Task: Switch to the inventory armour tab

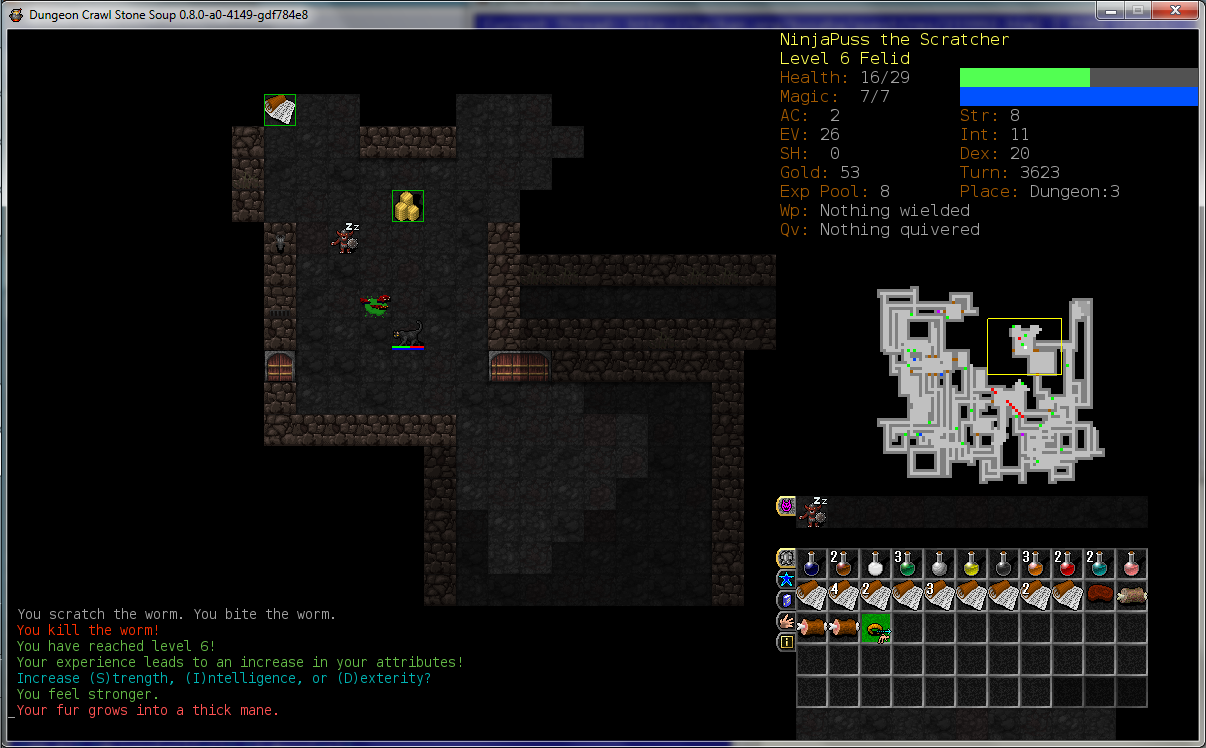Action: [x=786, y=558]
